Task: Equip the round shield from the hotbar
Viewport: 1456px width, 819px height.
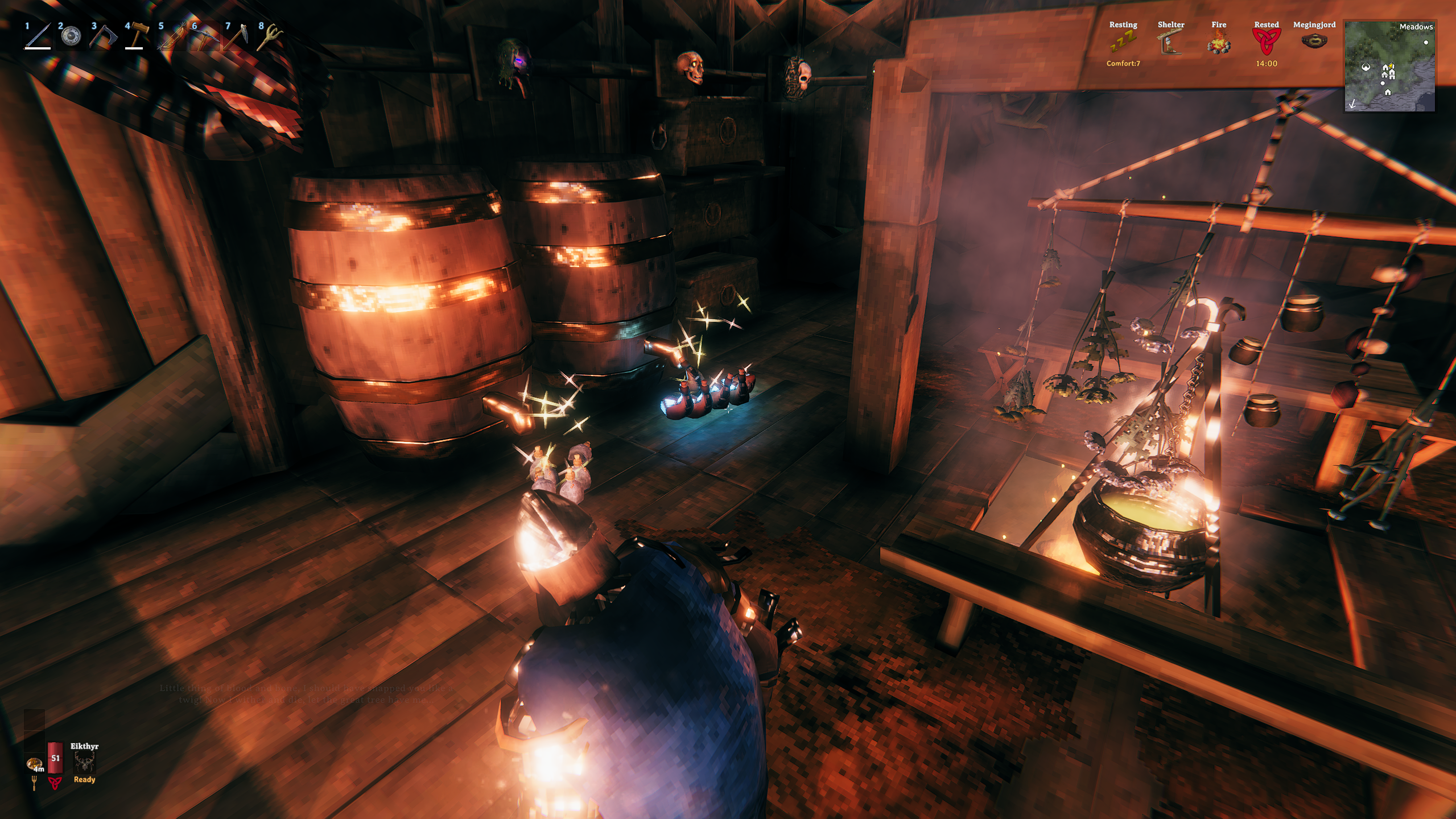Action: (71, 36)
